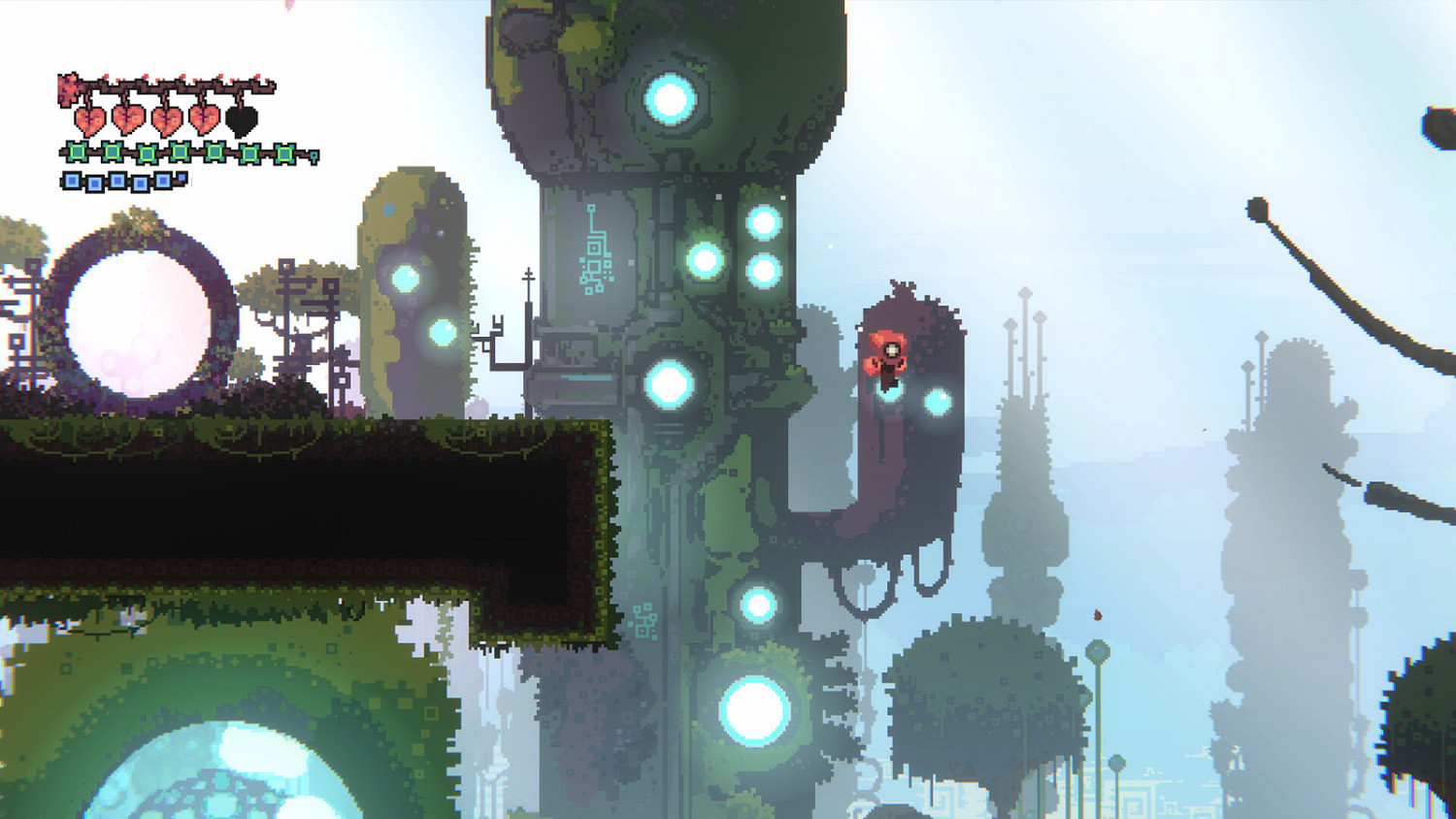The height and width of the screenshot is (819, 1456).
Task: Click the large glowing orb at the tower's base
Action: tap(754, 711)
